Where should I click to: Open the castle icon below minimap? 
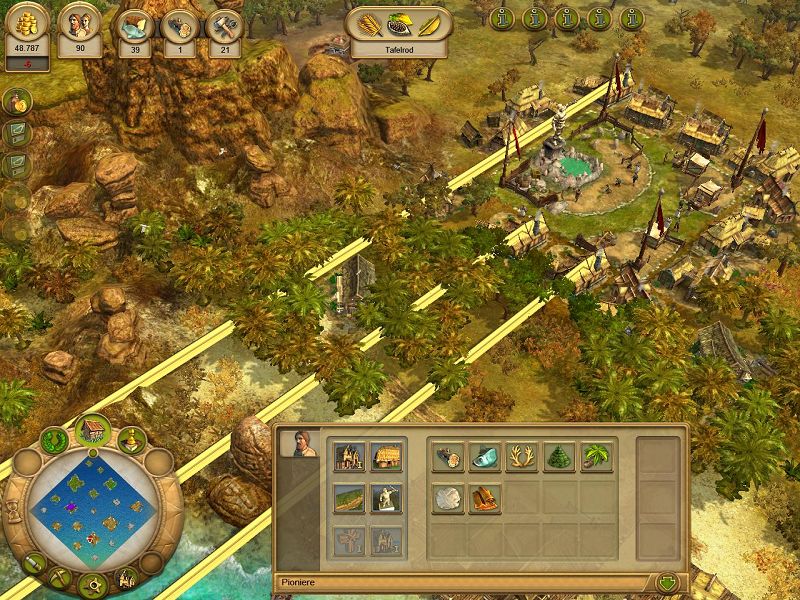[128, 576]
